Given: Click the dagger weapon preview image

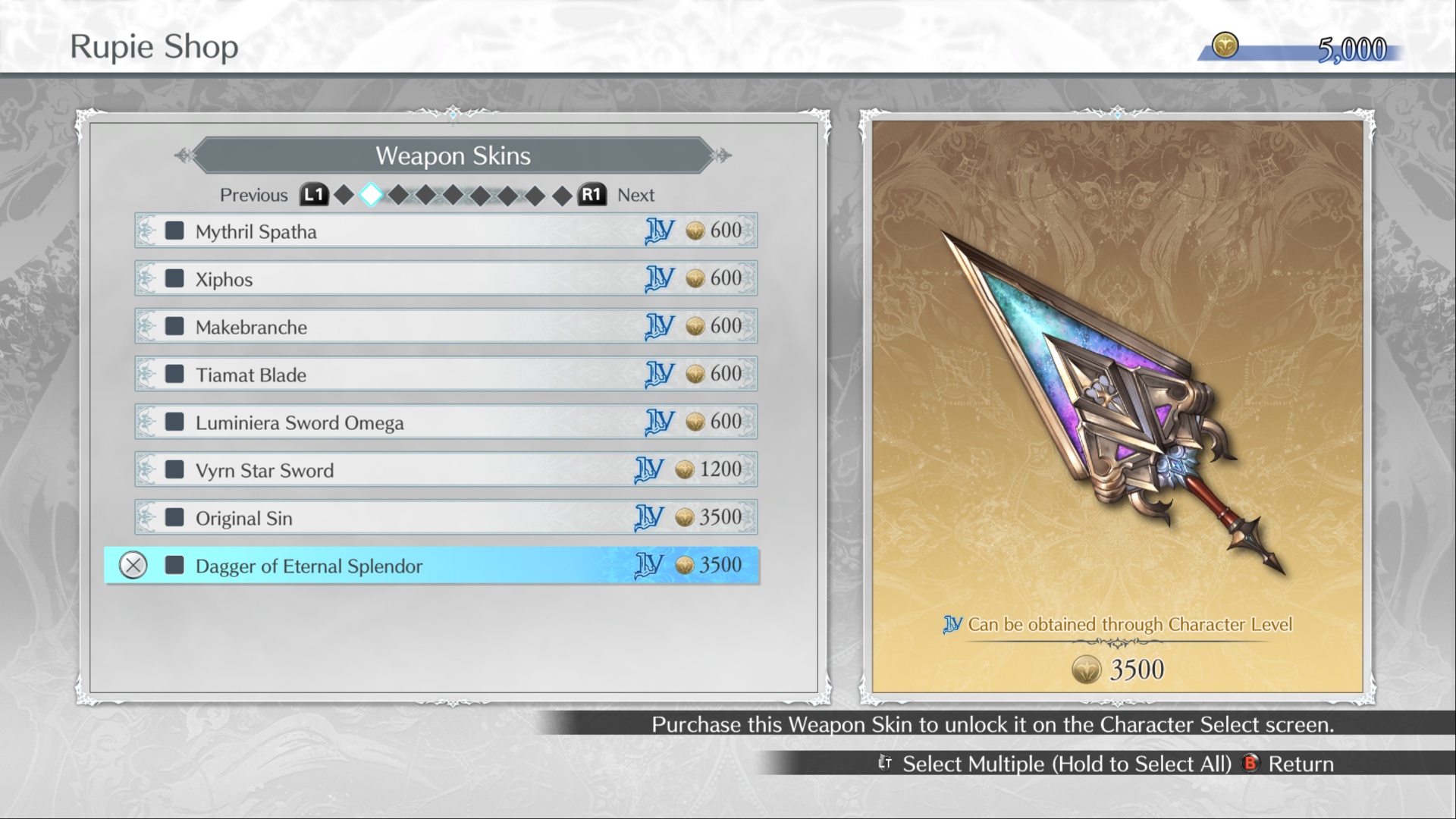Looking at the screenshot, I should pyautogui.click(x=1115, y=402).
